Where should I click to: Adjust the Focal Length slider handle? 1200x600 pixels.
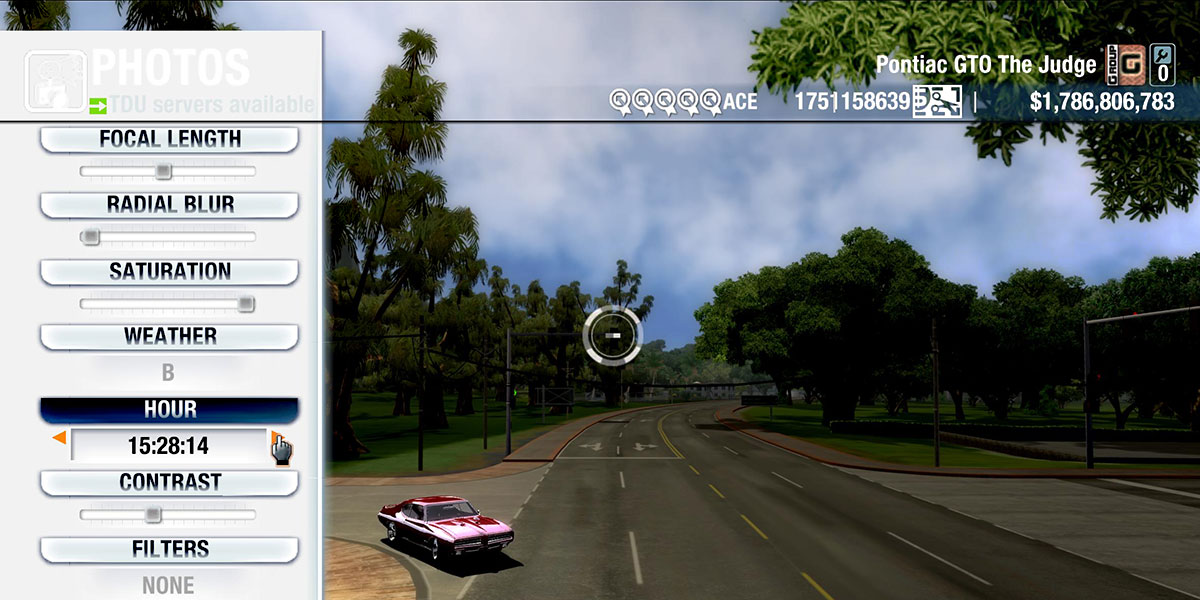pyautogui.click(x=163, y=172)
